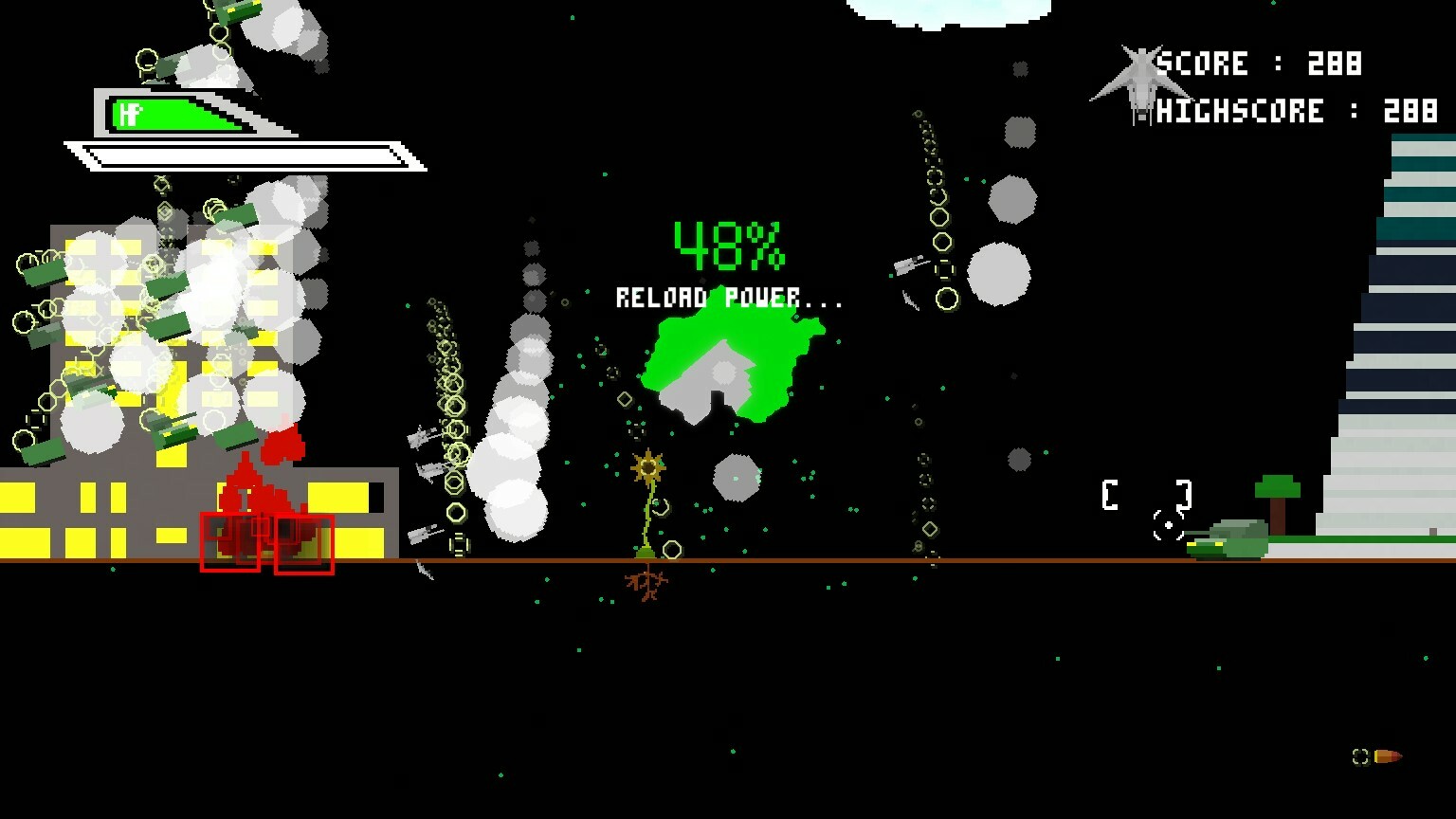The width and height of the screenshot is (1456, 819).
Task: Select the bullet ammo icon bottom right
Action: pyautogui.click(x=1388, y=756)
